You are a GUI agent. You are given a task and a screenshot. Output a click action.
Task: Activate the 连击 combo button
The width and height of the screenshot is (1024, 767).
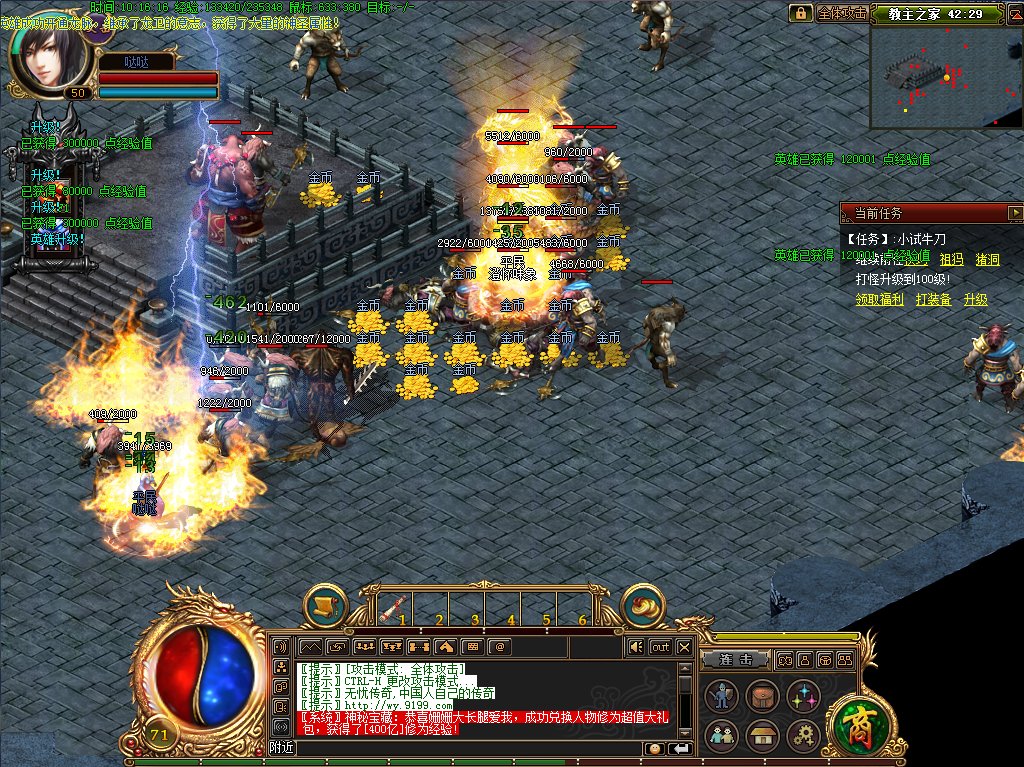[x=734, y=660]
